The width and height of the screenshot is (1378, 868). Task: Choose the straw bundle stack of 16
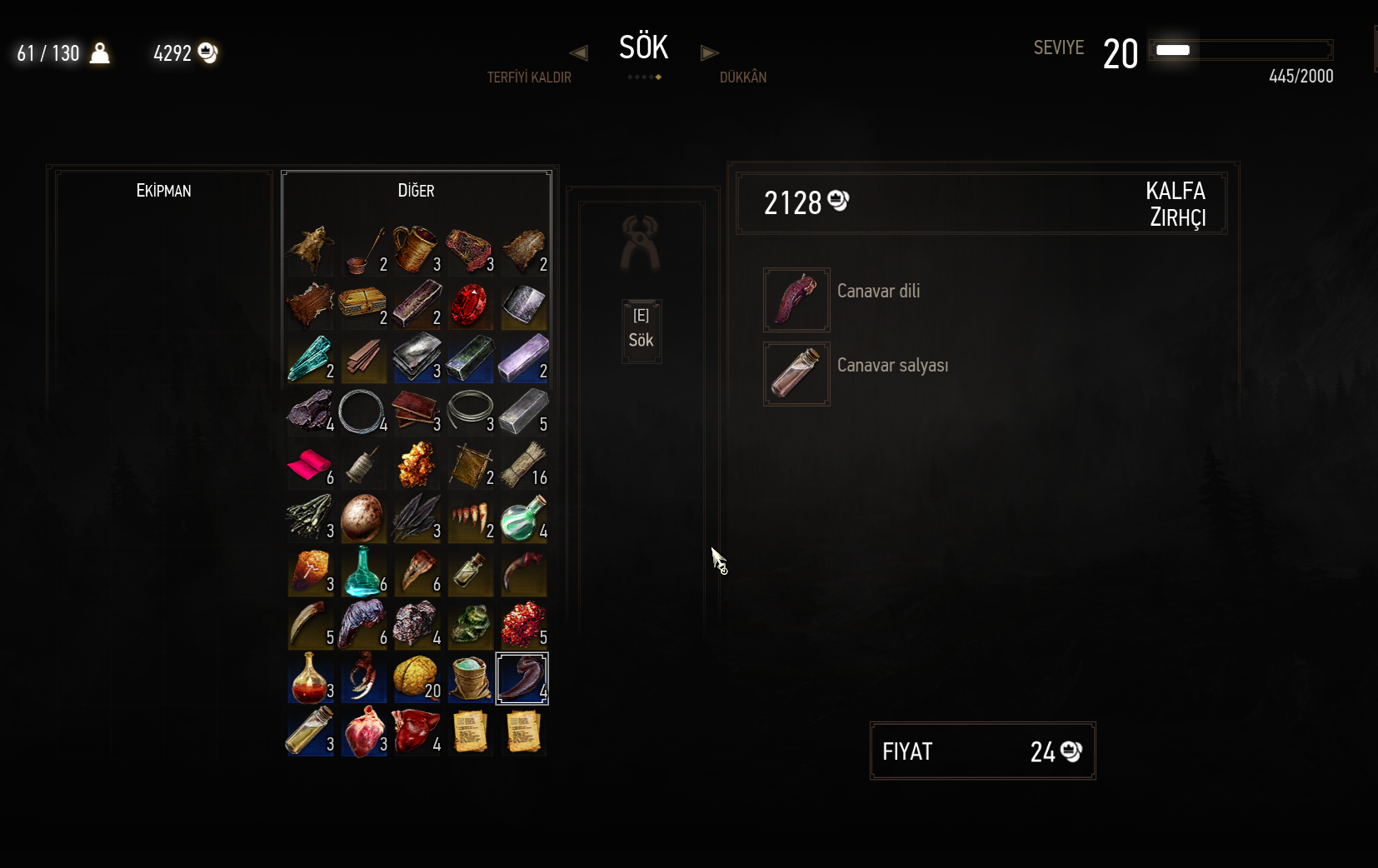tap(522, 465)
